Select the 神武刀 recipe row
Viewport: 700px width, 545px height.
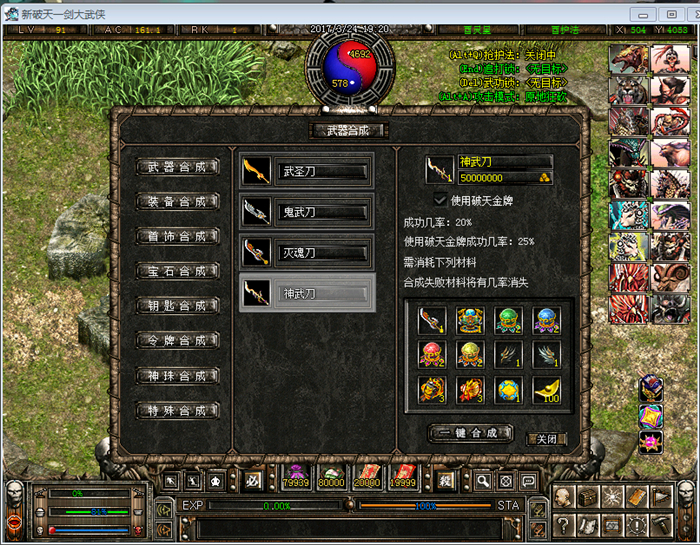pyautogui.click(x=308, y=294)
